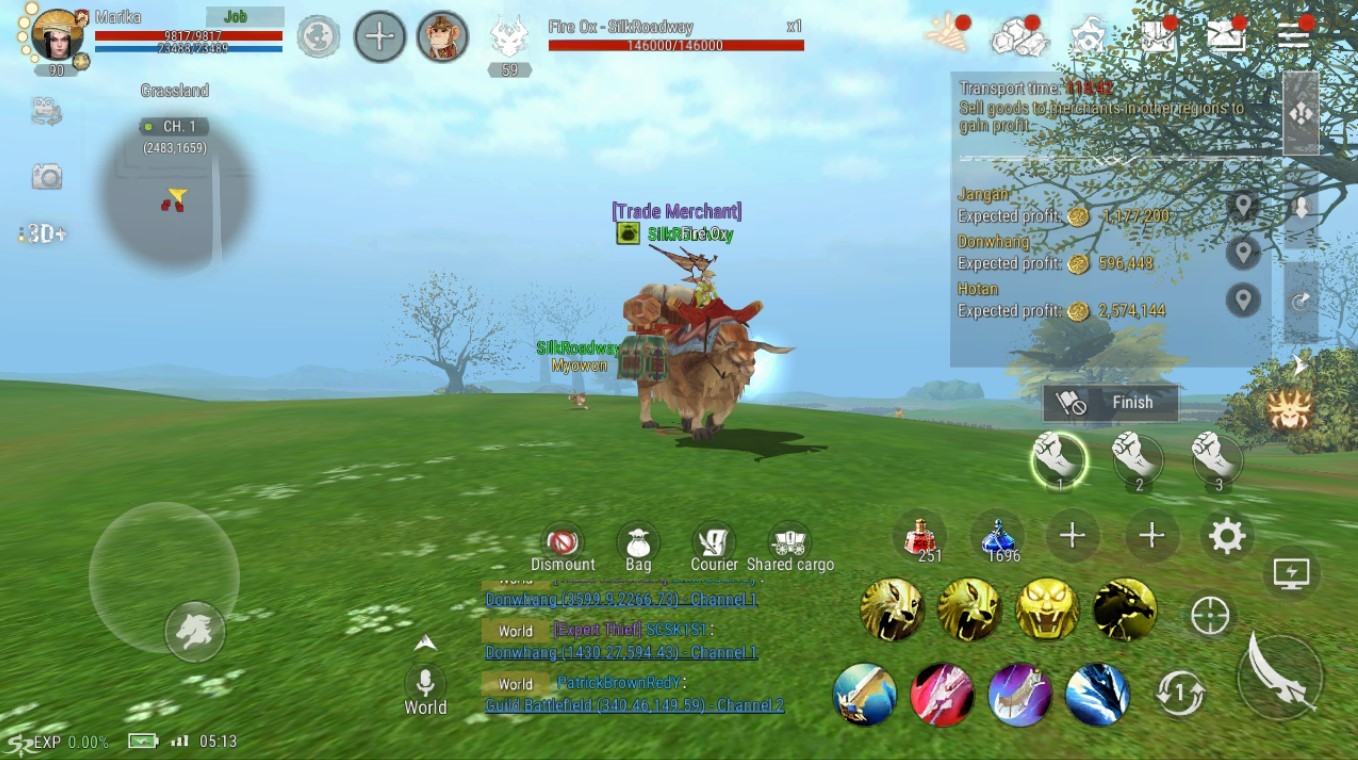Open Marika's character portrait
The width and height of the screenshot is (1358, 760).
pyautogui.click(x=57, y=36)
